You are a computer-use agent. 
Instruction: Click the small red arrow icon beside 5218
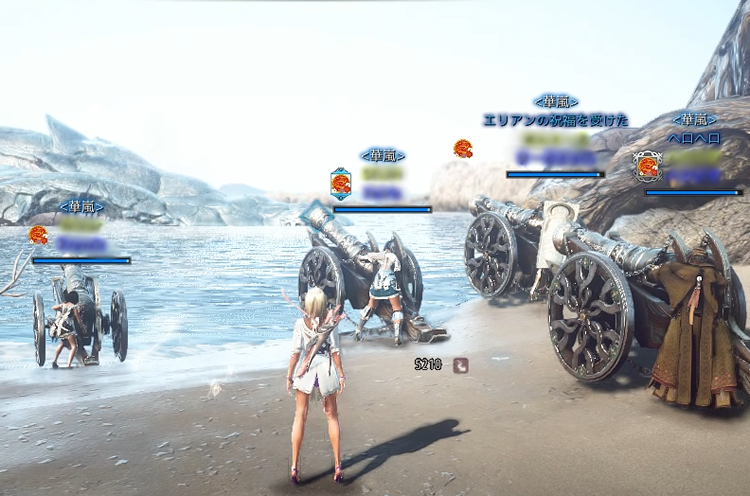tap(461, 365)
